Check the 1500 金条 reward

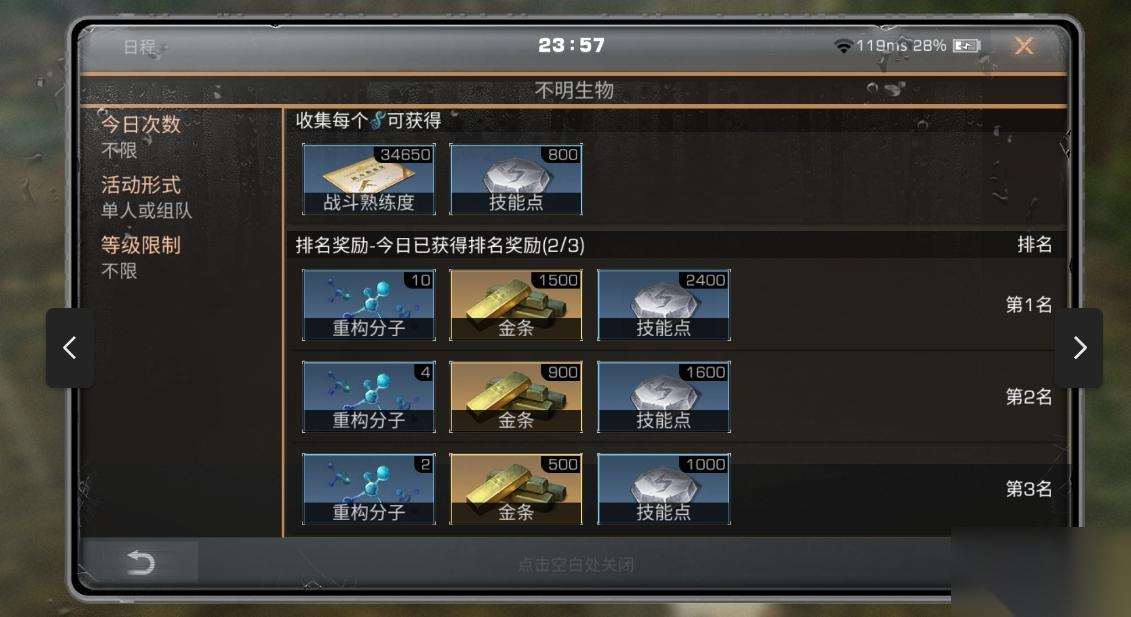tap(516, 305)
